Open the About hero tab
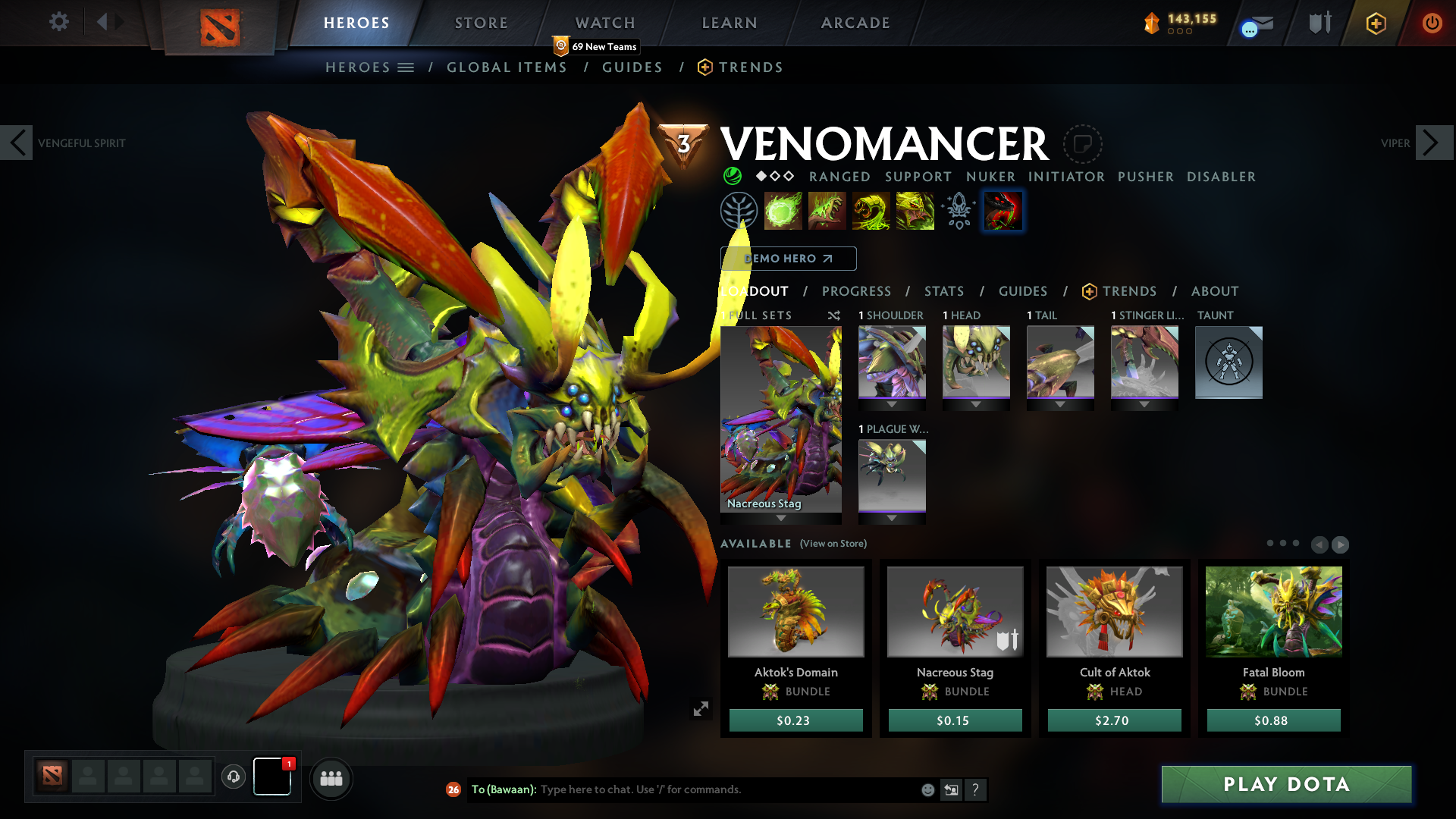 1215,291
